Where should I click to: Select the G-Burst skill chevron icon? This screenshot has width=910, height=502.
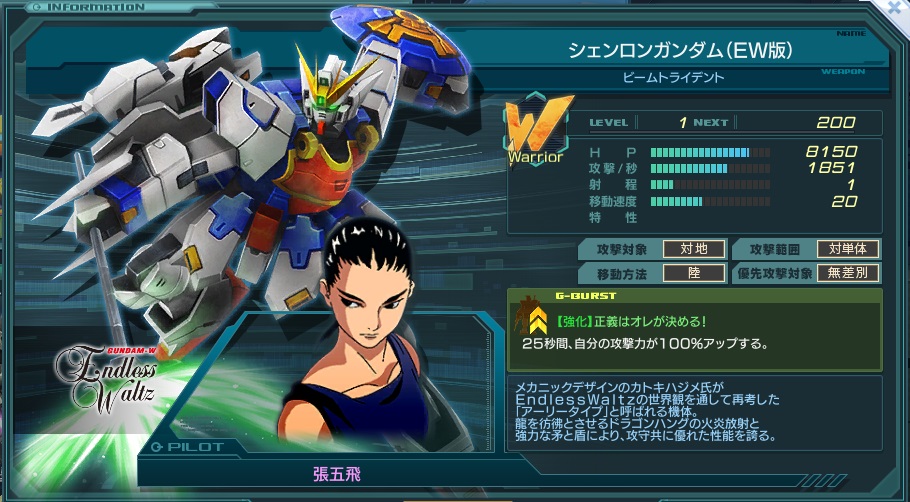click(x=537, y=319)
